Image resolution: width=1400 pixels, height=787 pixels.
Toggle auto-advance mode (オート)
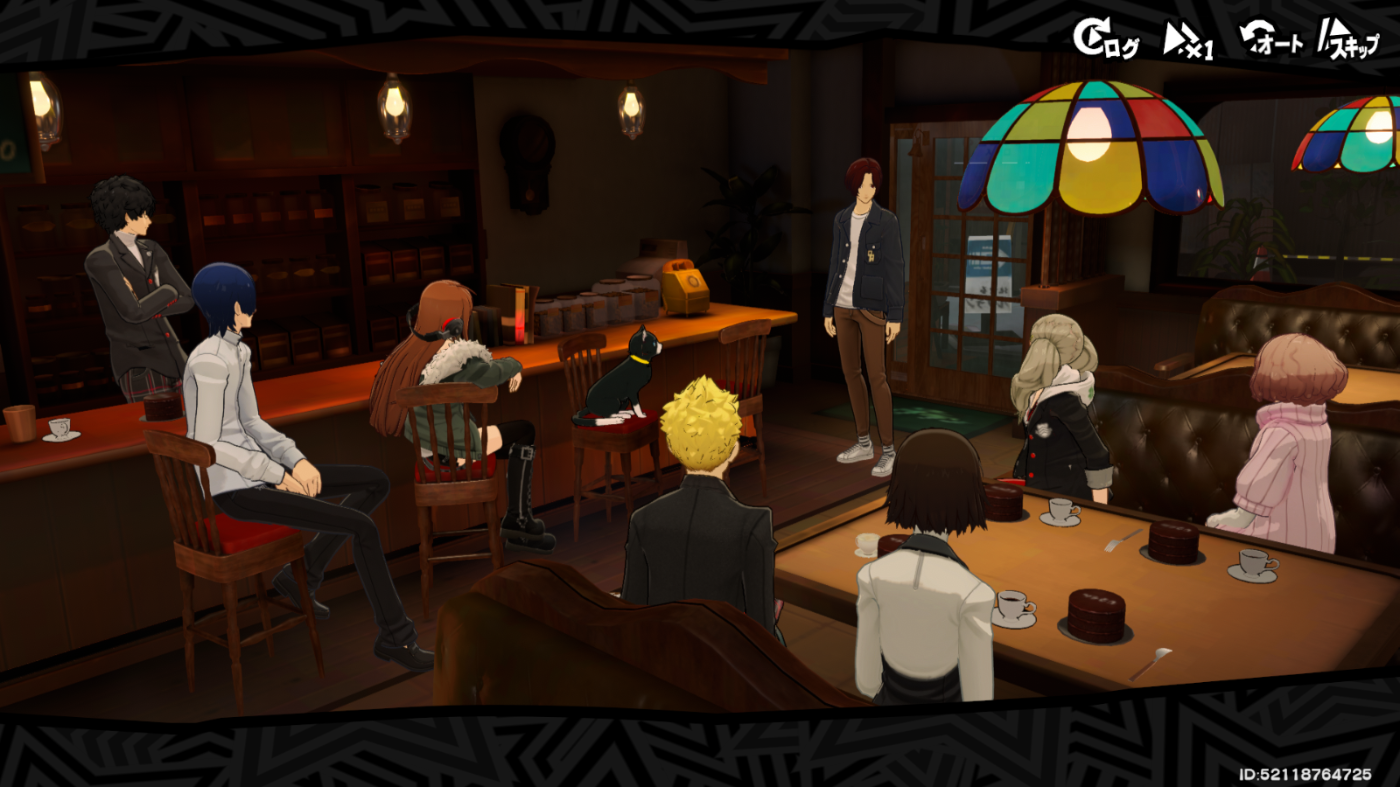(x=1270, y=40)
